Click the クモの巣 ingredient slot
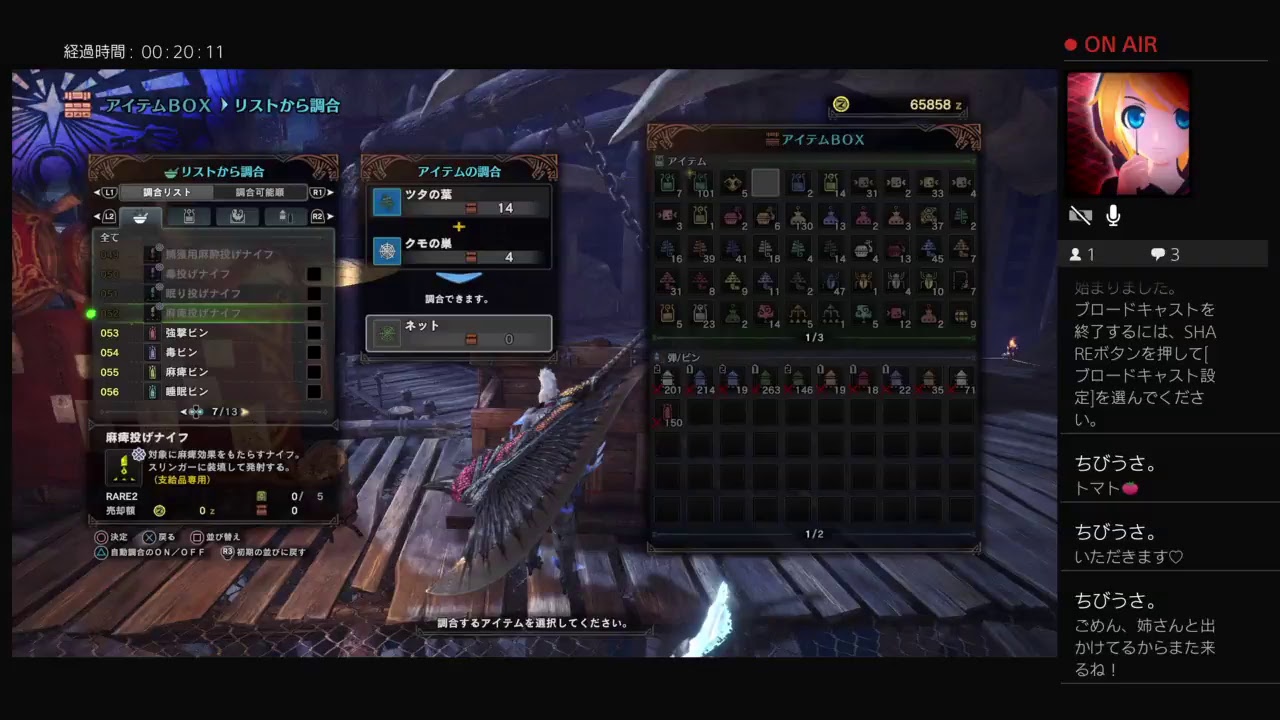The width and height of the screenshot is (1280, 720). tap(459, 250)
